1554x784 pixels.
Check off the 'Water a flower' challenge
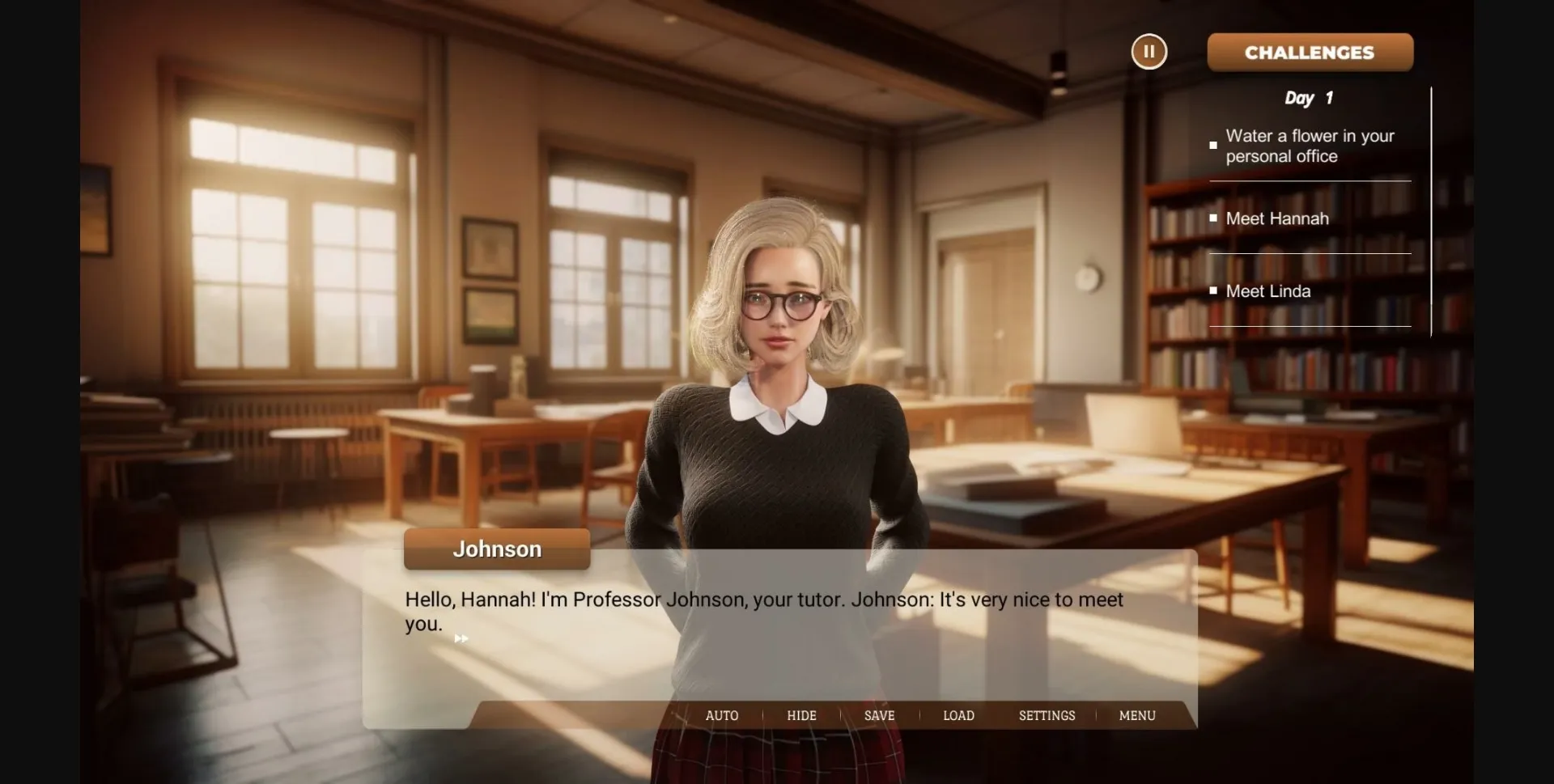pos(1212,145)
